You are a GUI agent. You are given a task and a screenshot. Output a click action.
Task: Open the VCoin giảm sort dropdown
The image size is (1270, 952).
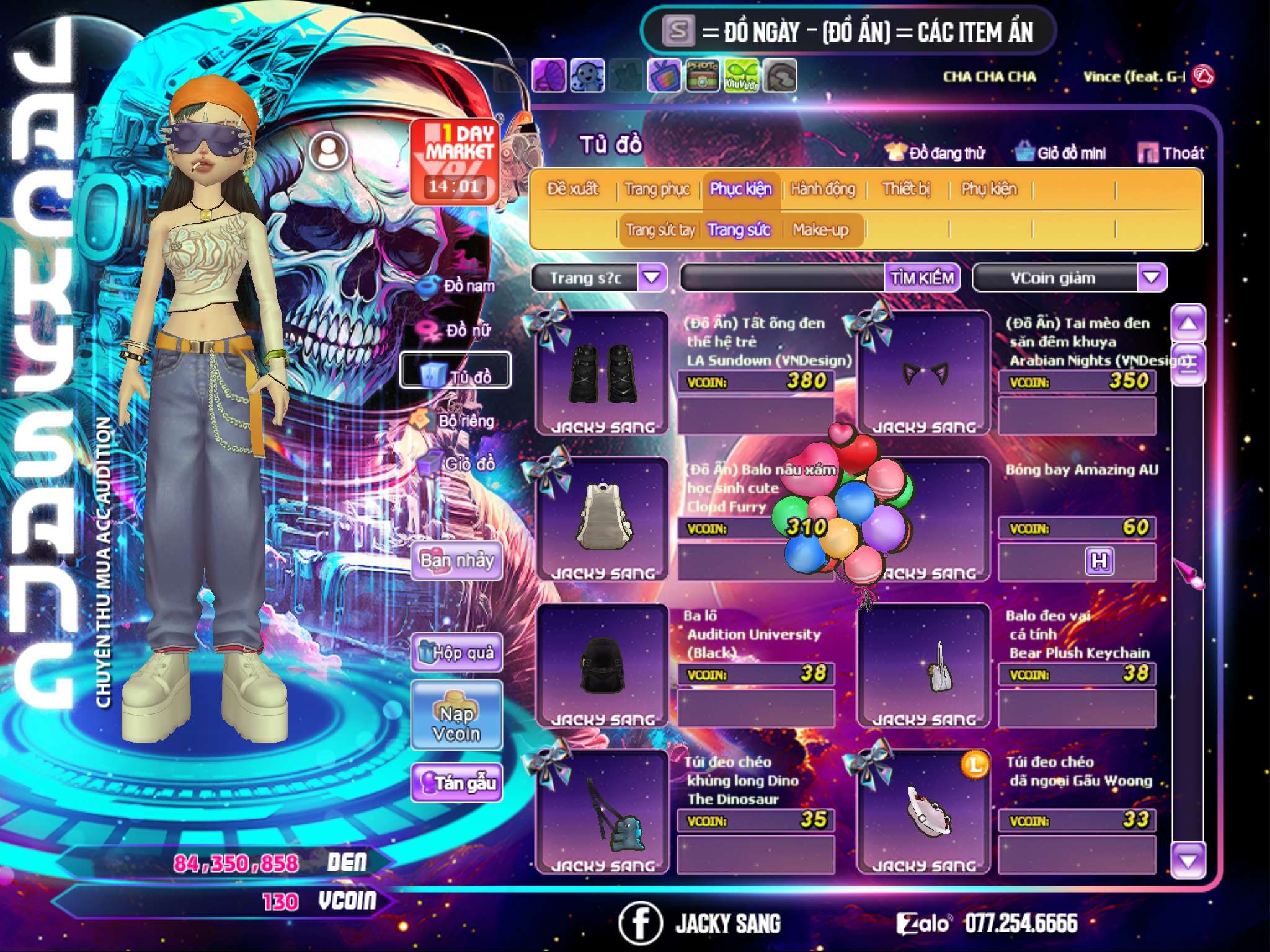coord(1151,278)
